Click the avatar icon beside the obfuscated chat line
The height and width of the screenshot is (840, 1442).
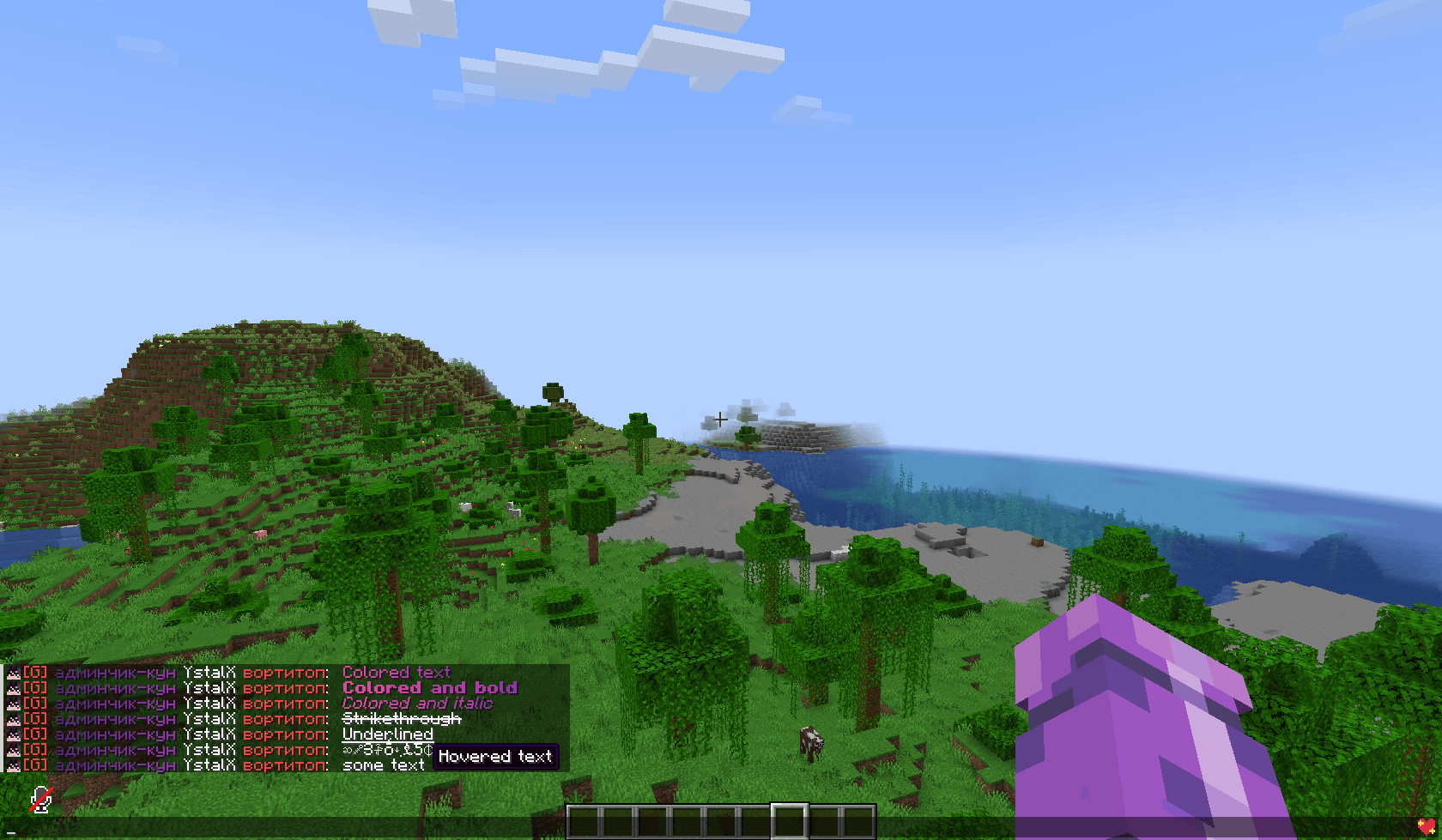pos(13,750)
